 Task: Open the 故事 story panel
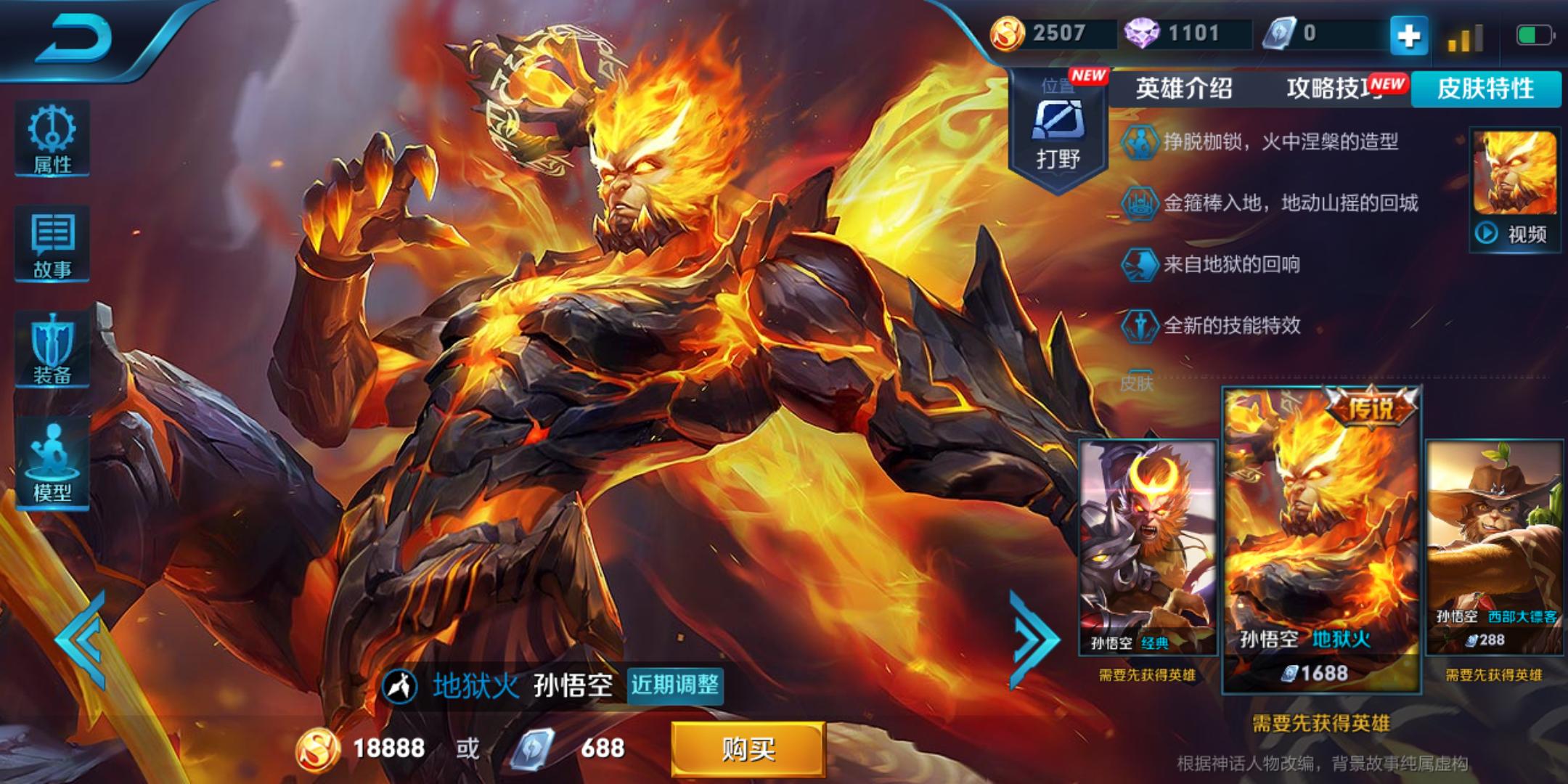(52, 245)
